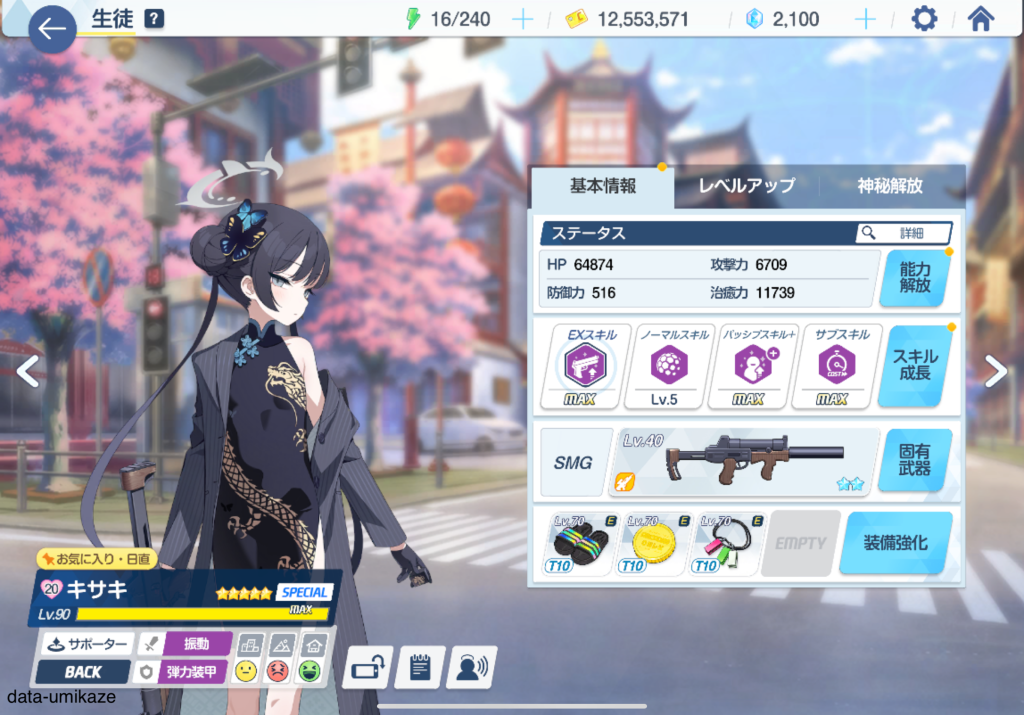Viewport: 1024px width, 715px height.
Task: Go back with the arrow button
Action: 52,30
